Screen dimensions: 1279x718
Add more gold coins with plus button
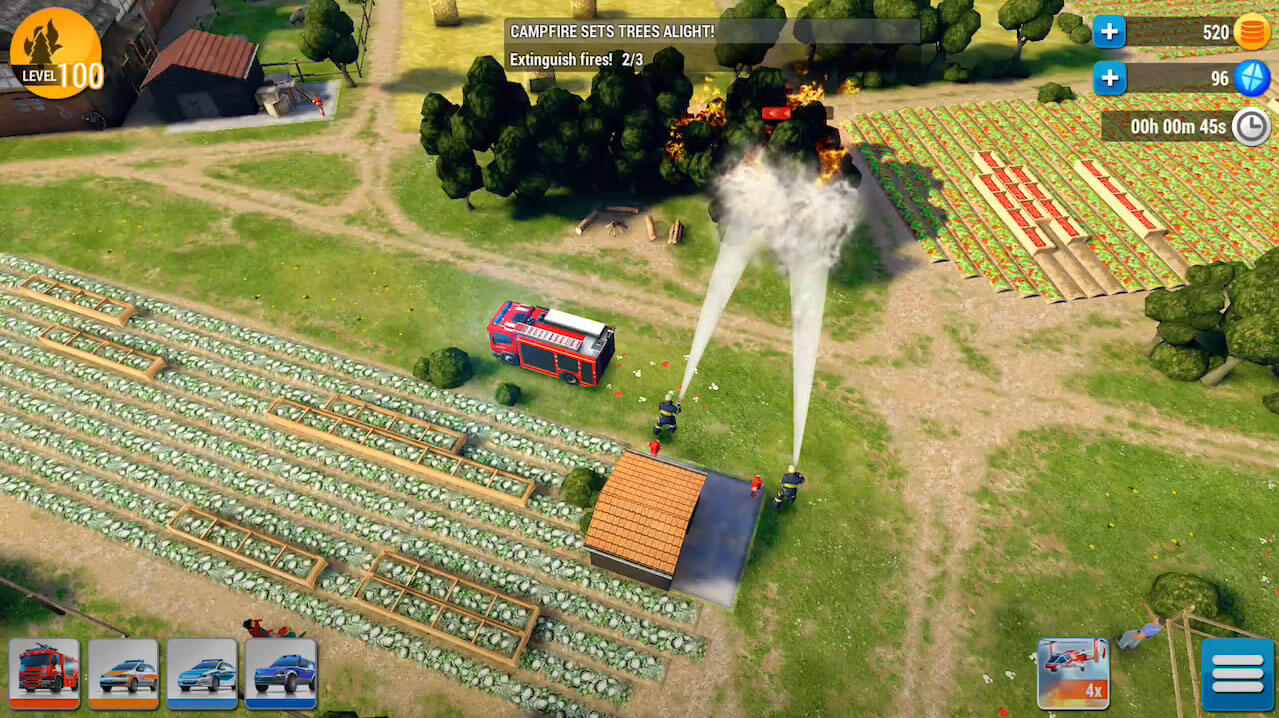(x=1109, y=32)
